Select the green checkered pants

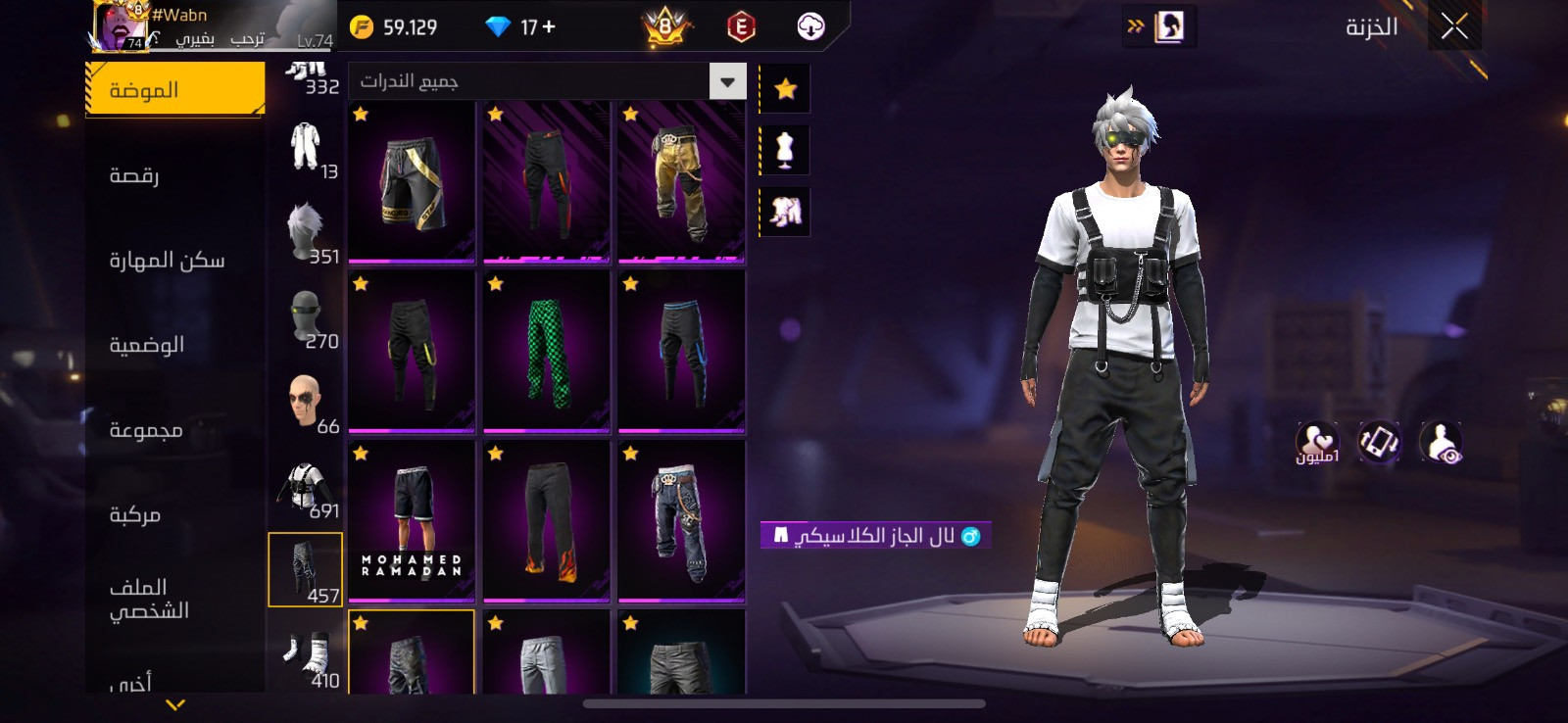[547, 351]
